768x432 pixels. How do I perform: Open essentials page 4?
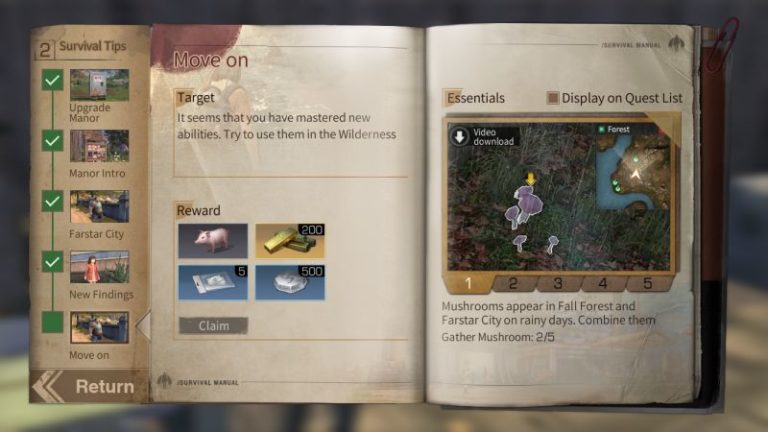coord(602,284)
